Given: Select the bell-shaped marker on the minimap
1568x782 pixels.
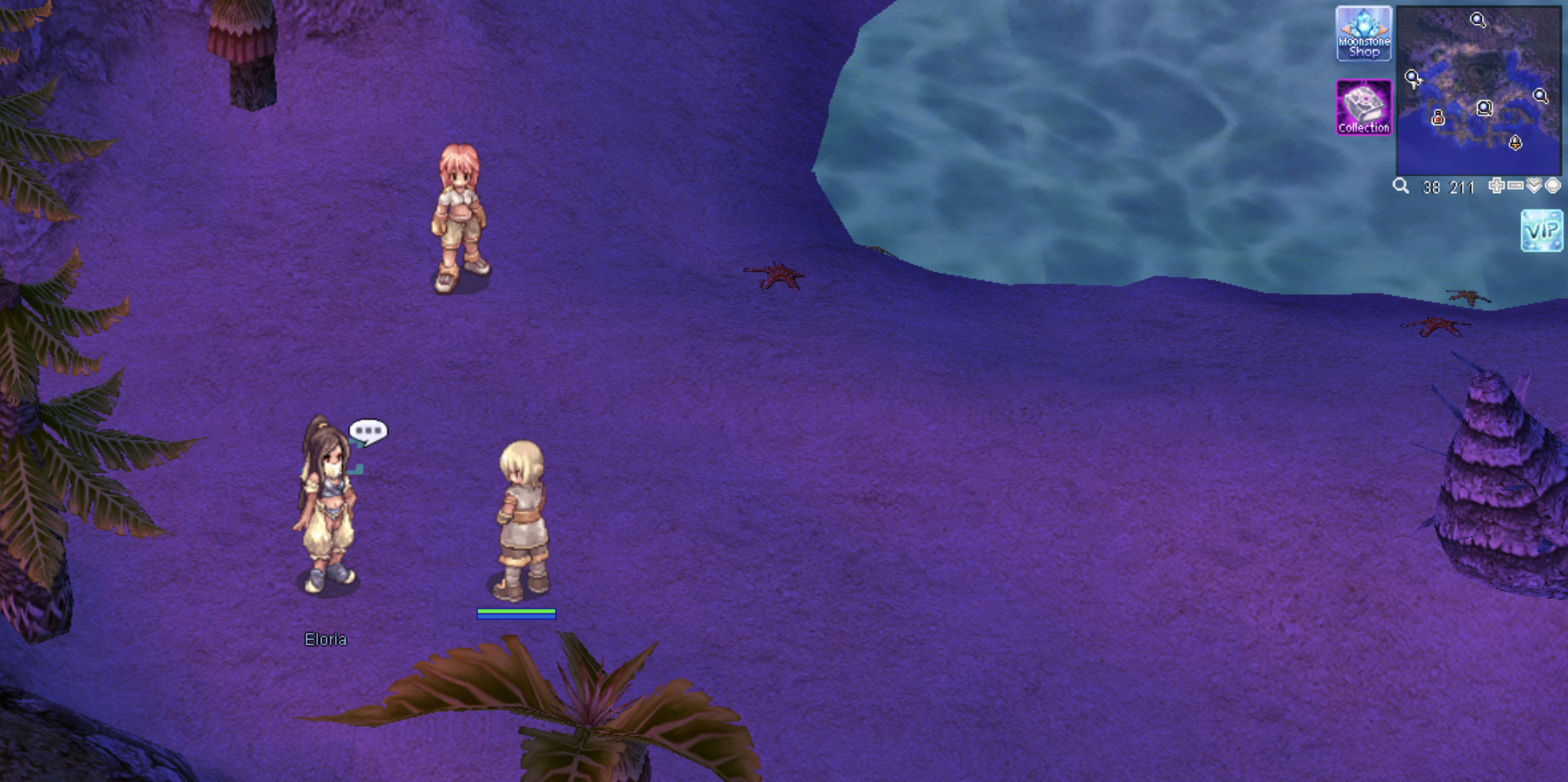Looking at the screenshot, I should (1516, 142).
